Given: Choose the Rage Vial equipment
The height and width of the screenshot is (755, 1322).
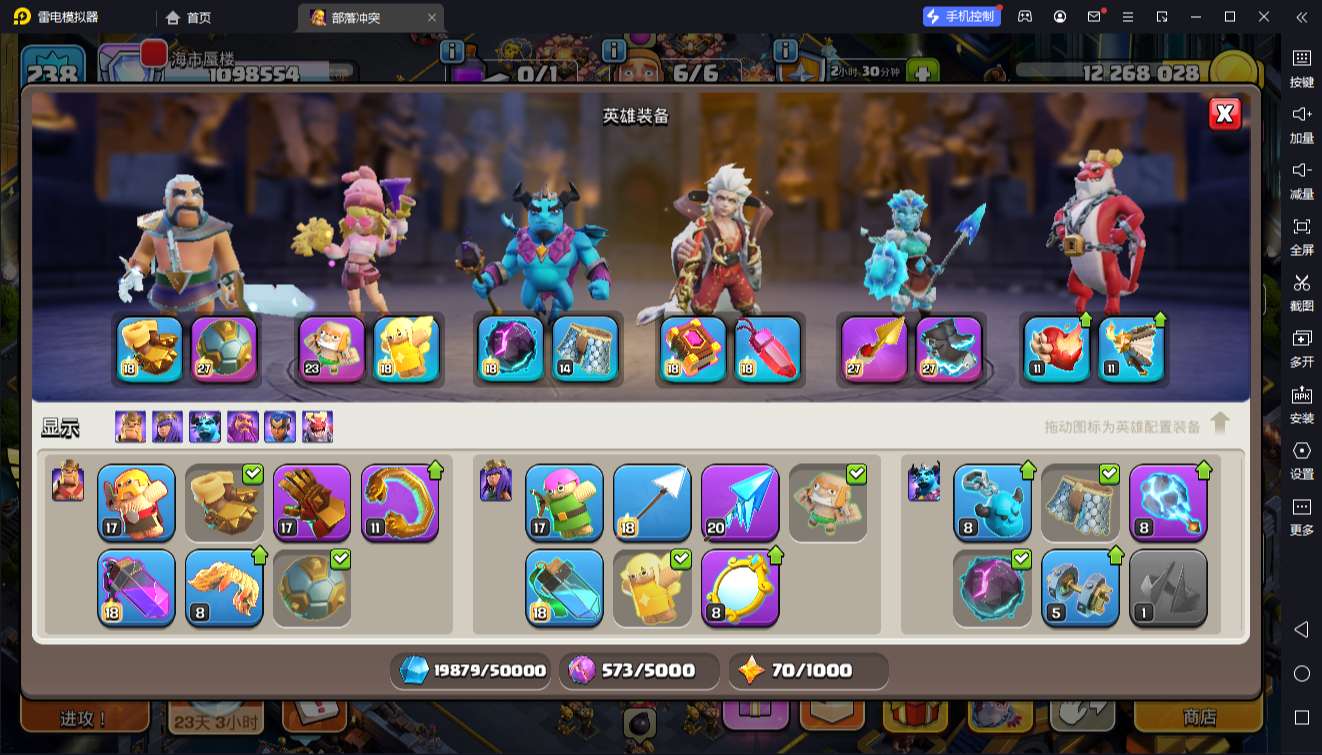Looking at the screenshot, I should (x=136, y=587).
